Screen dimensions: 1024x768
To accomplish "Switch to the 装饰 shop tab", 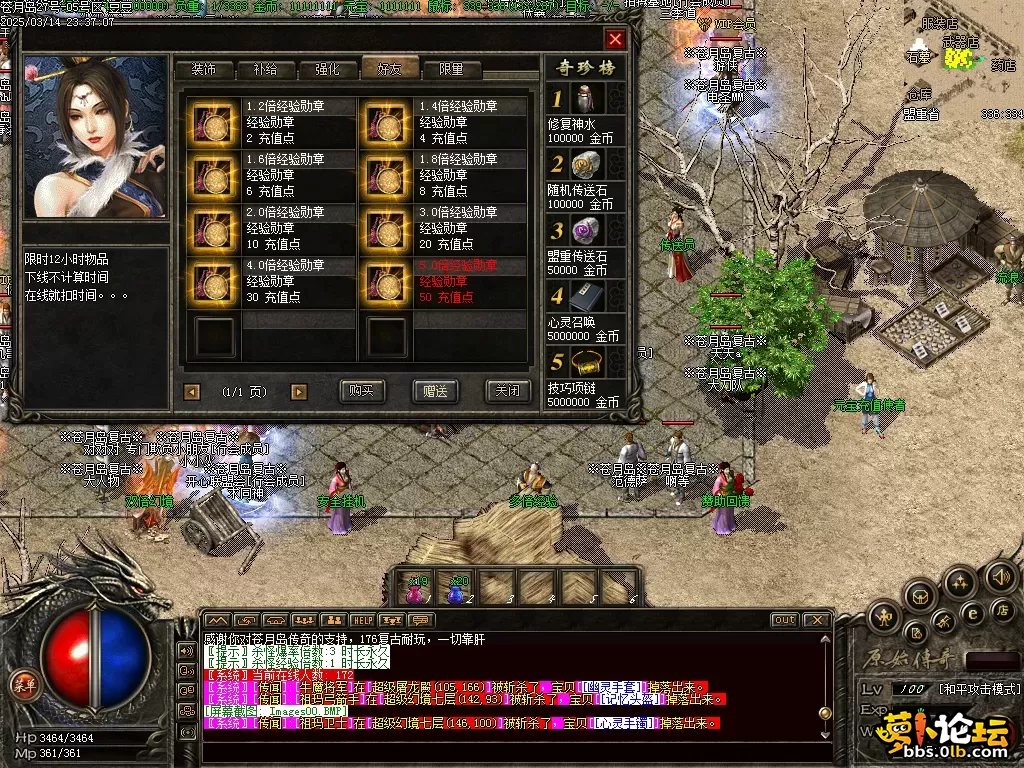I will click(203, 70).
